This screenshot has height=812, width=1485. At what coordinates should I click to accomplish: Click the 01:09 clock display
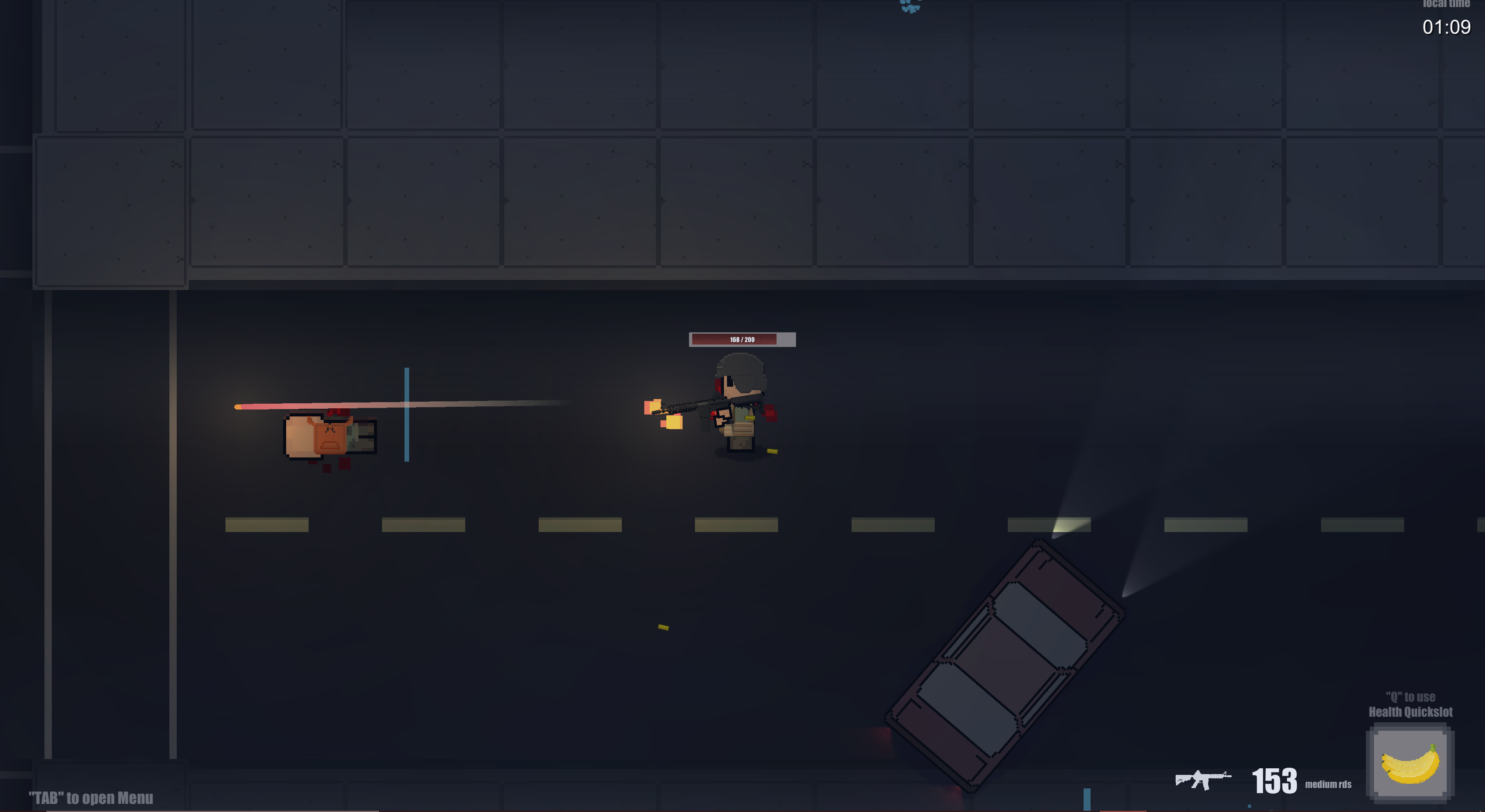(x=1447, y=27)
